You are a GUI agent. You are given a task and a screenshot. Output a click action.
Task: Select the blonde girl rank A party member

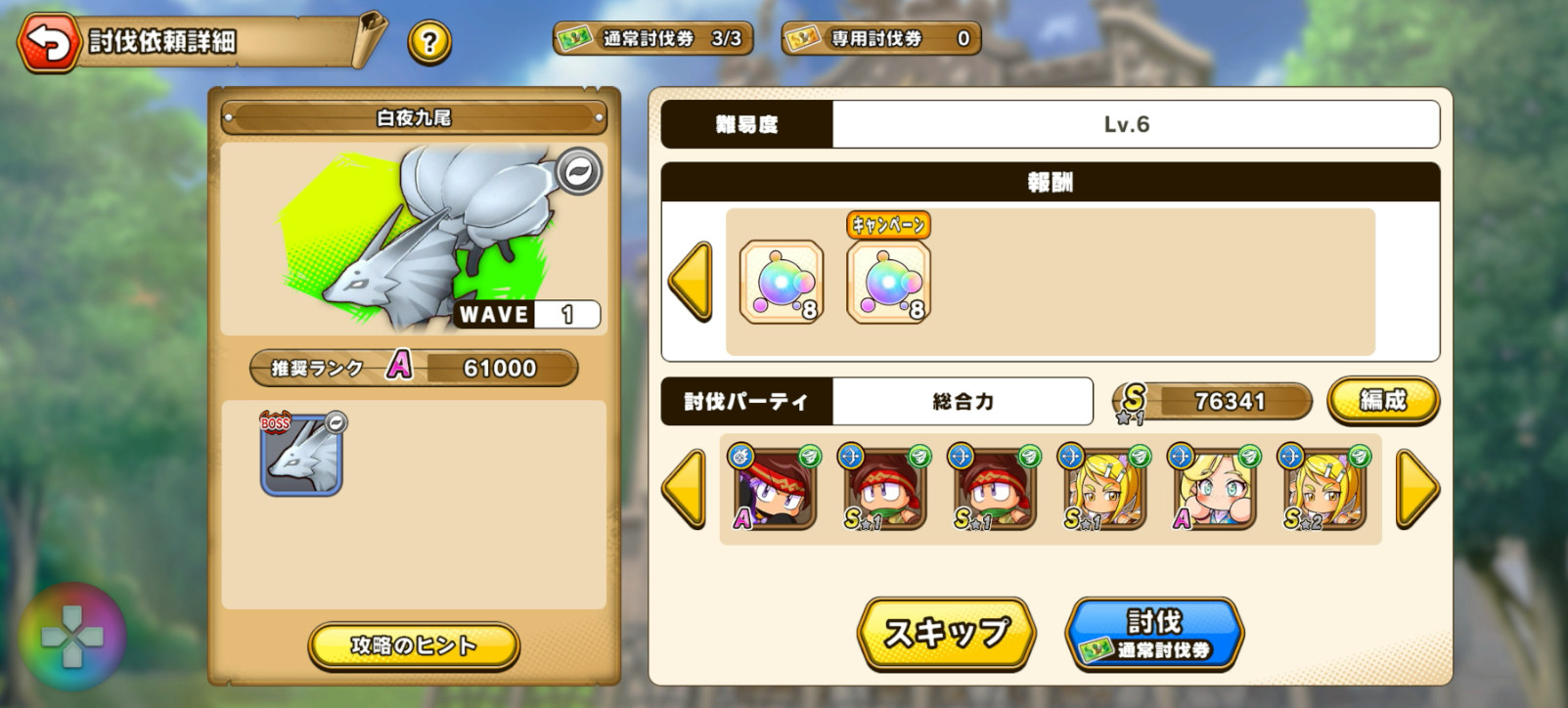coord(1214,489)
